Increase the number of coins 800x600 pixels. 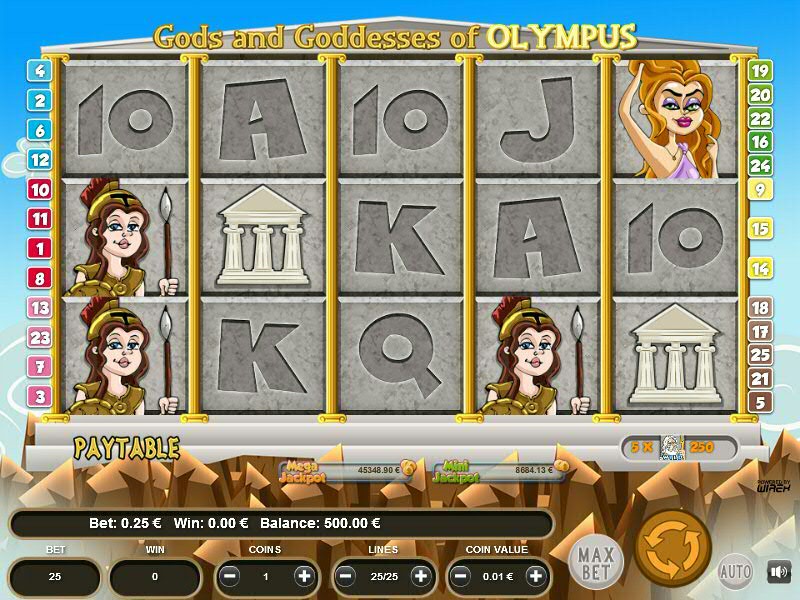pyautogui.click(x=304, y=576)
